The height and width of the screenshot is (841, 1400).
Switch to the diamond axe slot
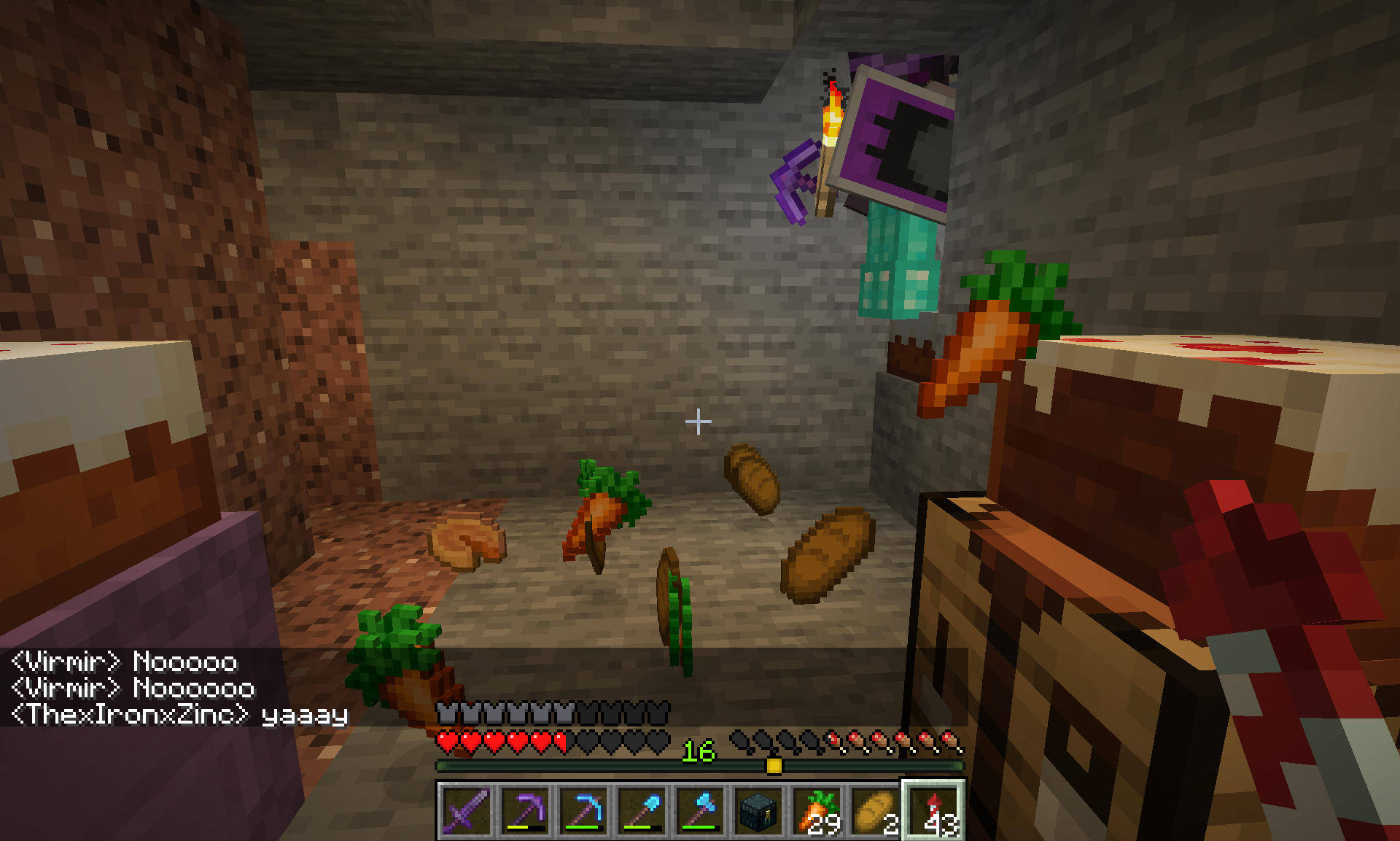(700, 810)
